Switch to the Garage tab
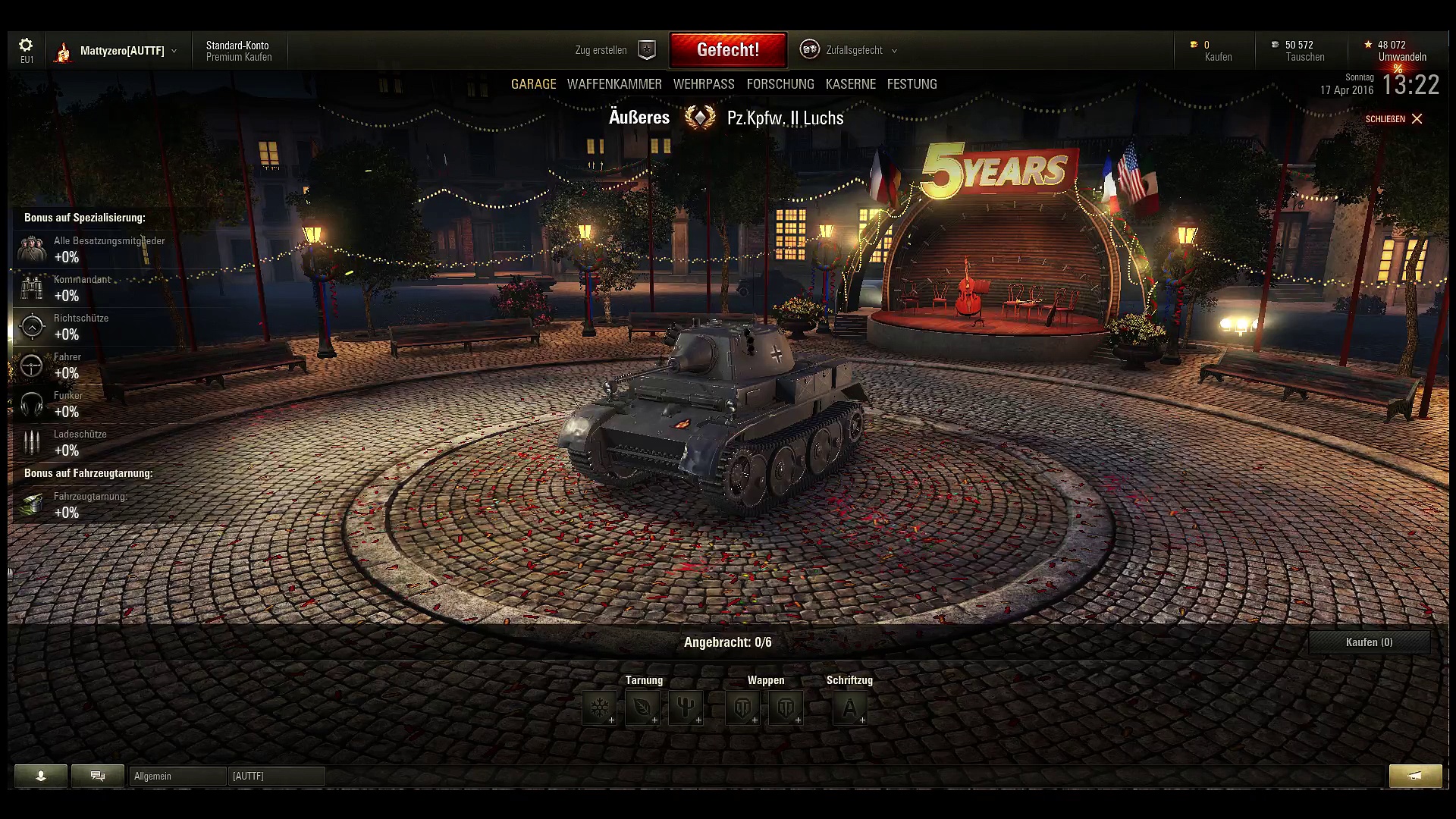The image size is (1456, 819). tap(533, 84)
